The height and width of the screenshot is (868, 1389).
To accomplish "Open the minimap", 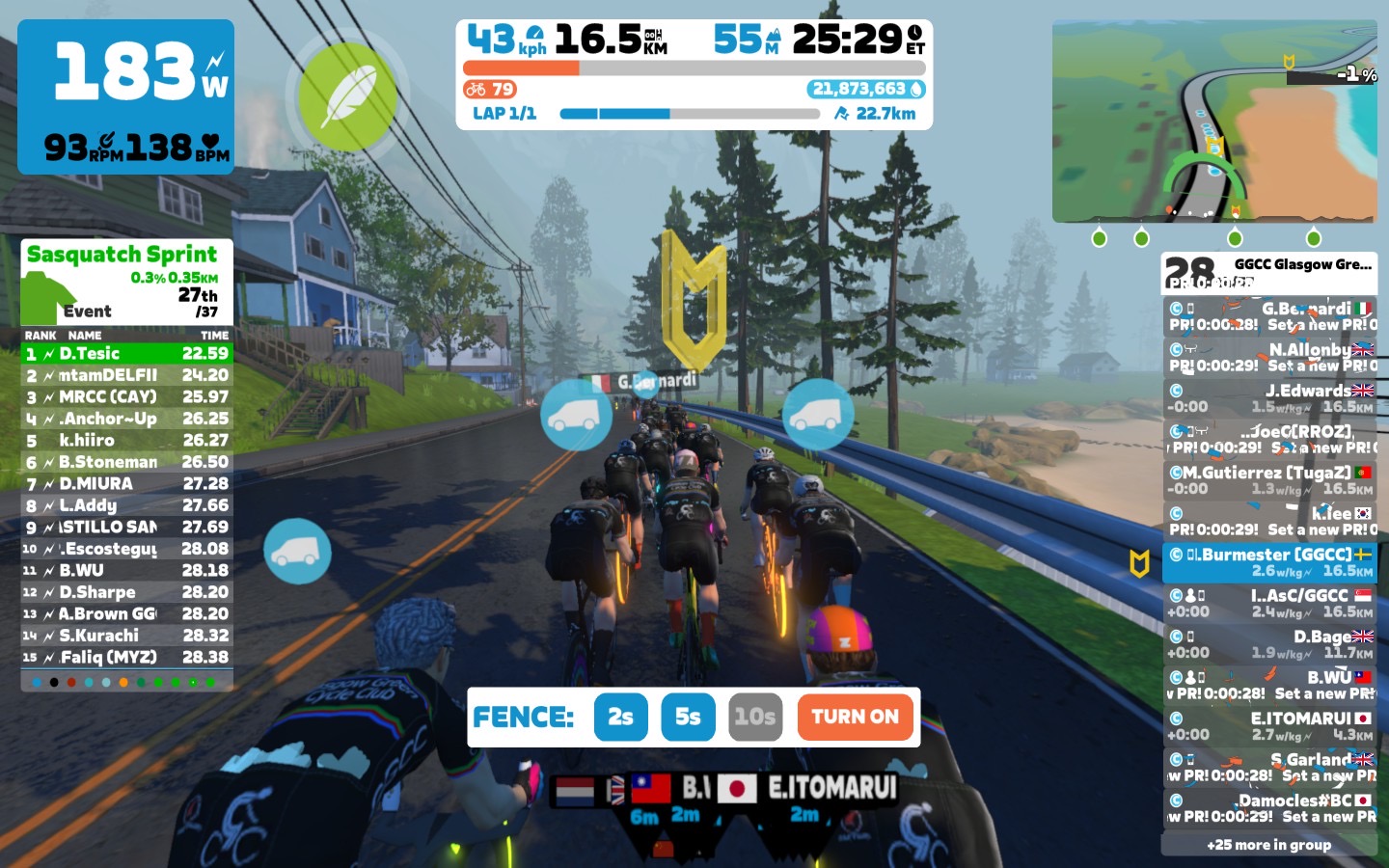I will [1214, 122].
